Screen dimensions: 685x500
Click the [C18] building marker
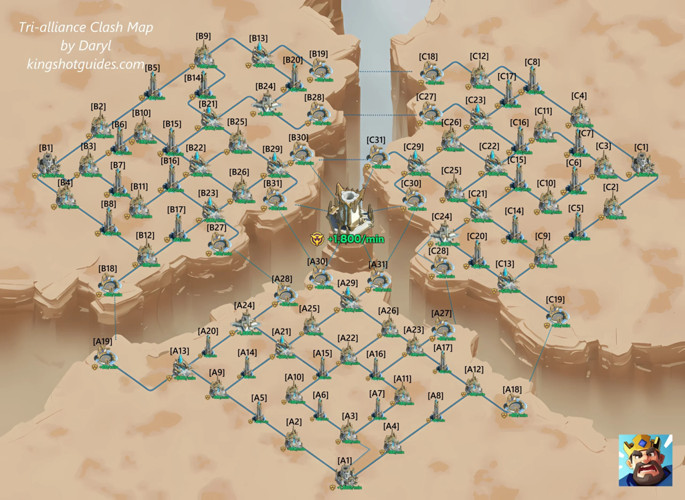tap(430, 73)
